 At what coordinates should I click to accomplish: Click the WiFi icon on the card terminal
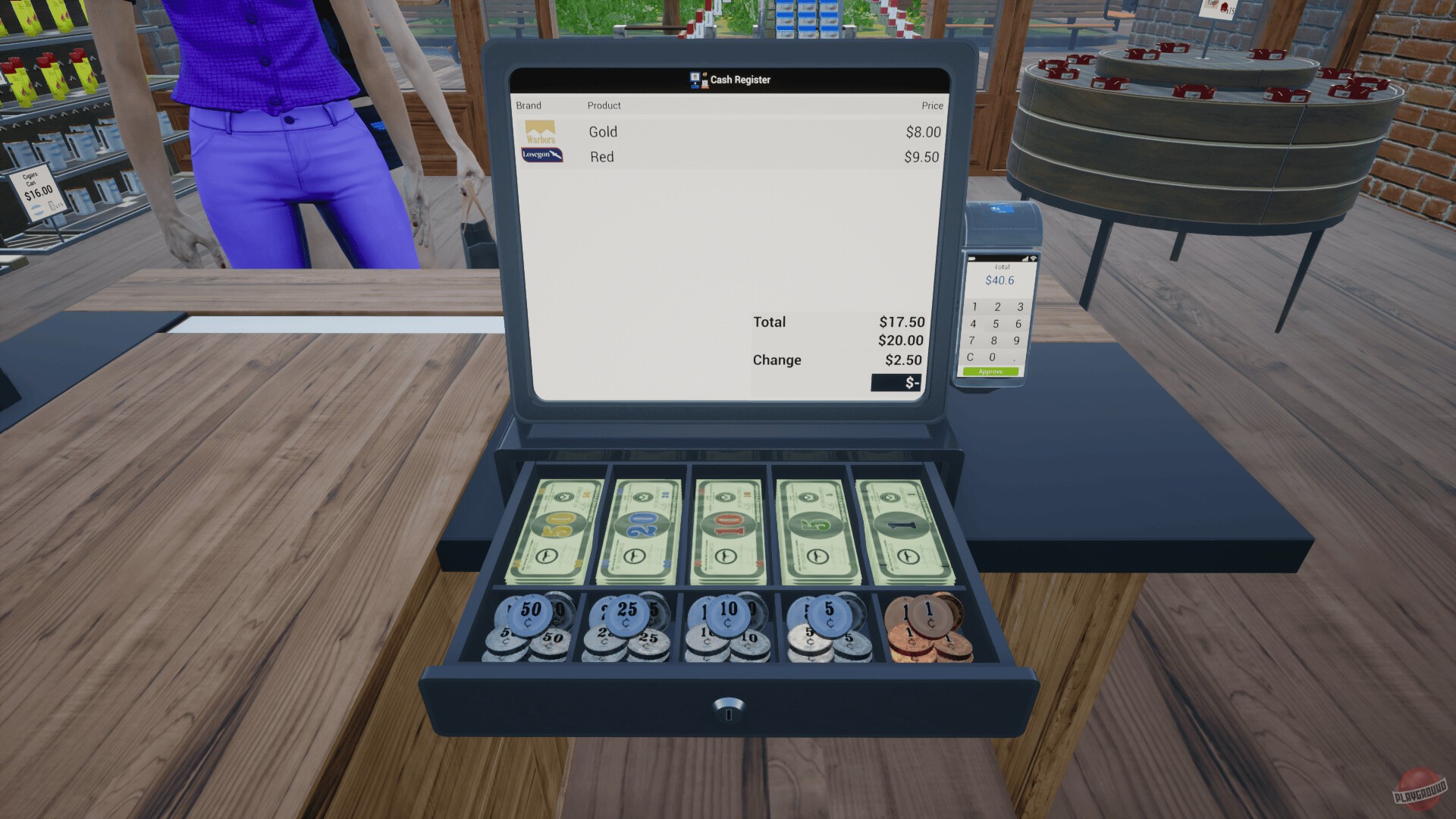coord(1034,259)
